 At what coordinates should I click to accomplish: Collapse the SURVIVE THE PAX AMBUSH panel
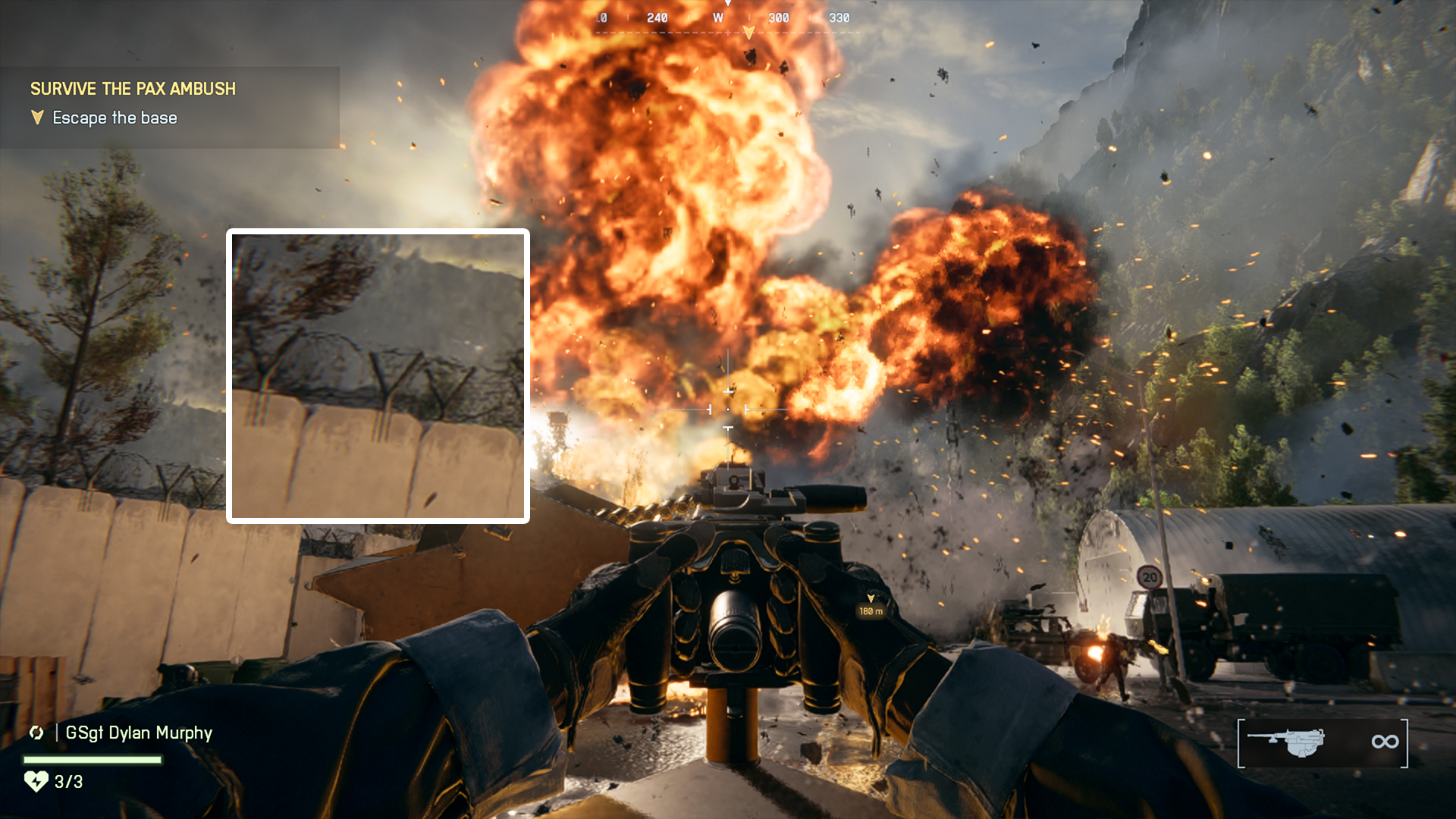pos(133,89)
